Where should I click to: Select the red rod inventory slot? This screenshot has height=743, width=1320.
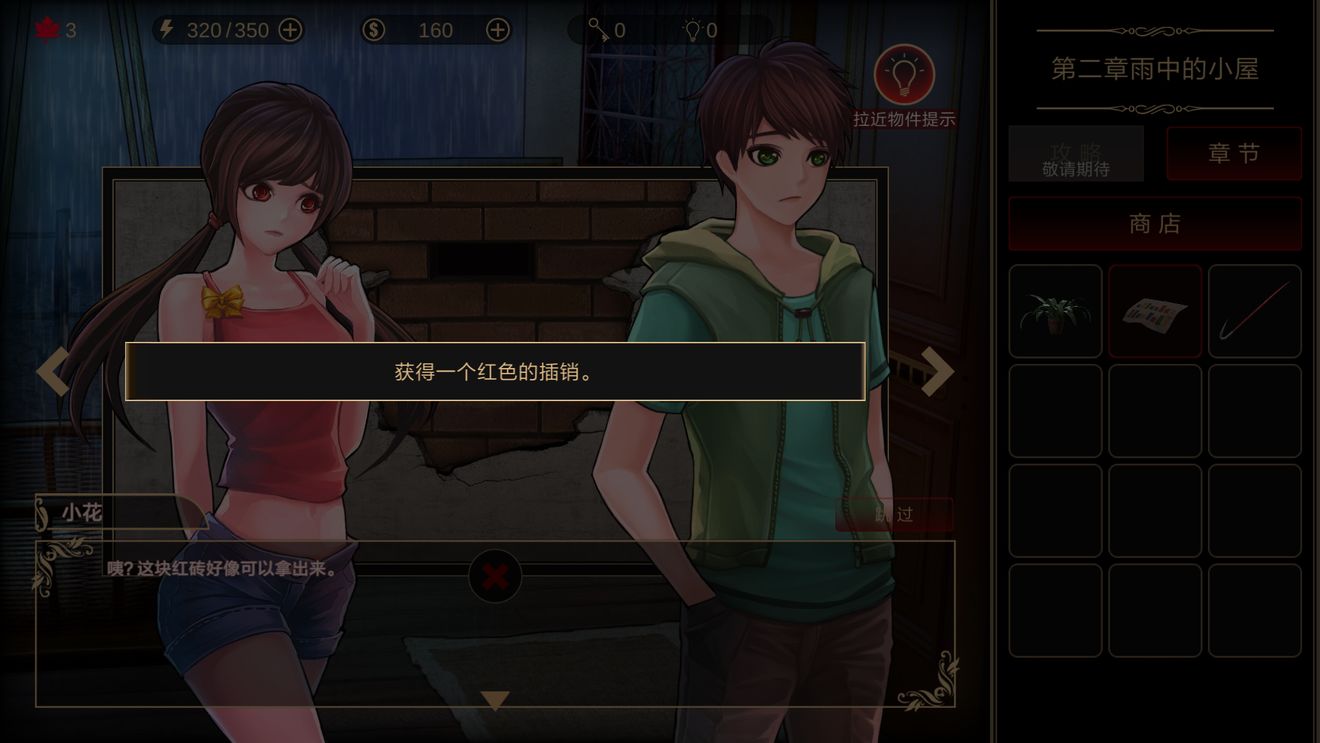point(1255,311)
